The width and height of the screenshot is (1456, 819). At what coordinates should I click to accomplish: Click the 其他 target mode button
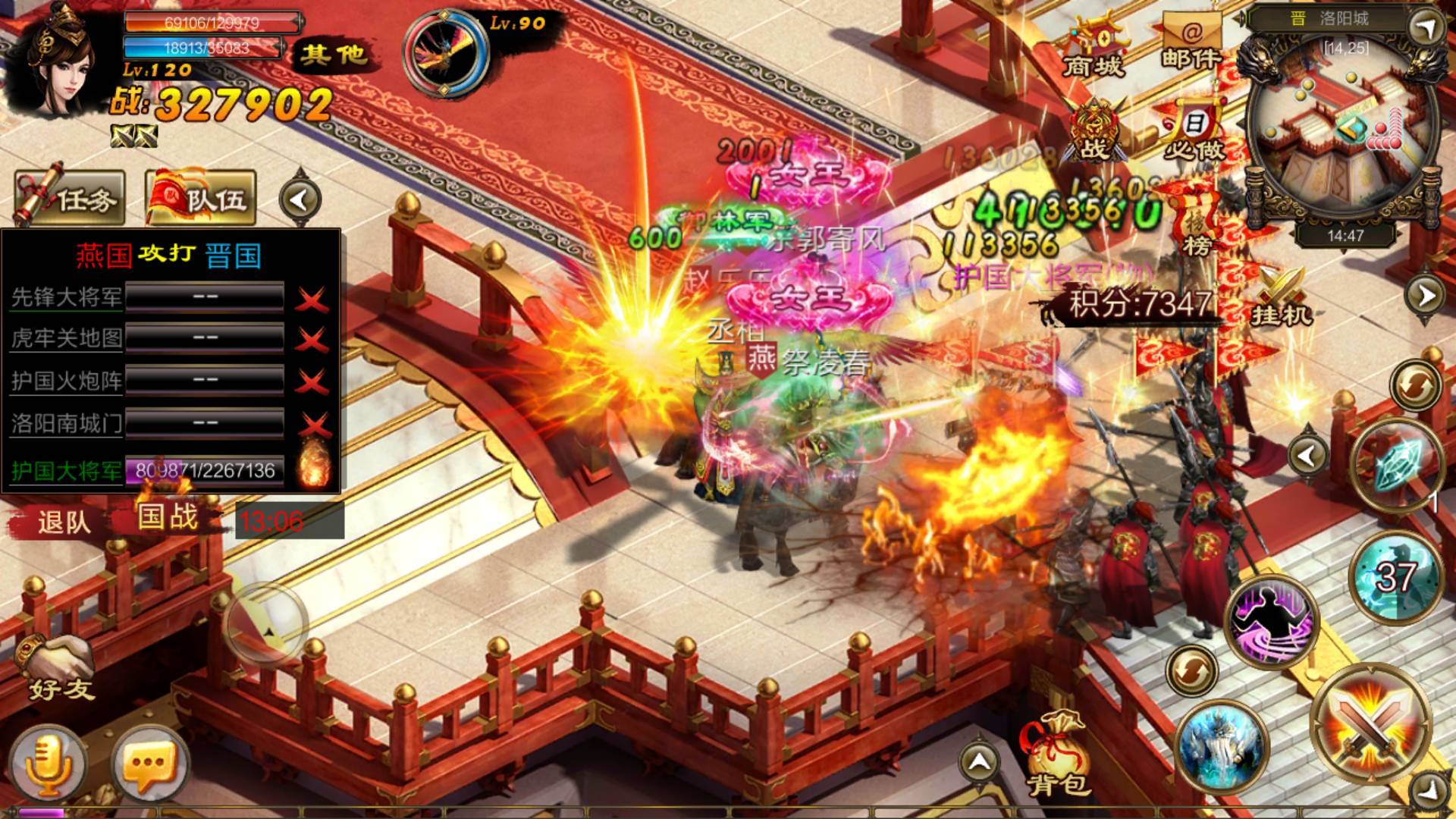coord(332,55)
